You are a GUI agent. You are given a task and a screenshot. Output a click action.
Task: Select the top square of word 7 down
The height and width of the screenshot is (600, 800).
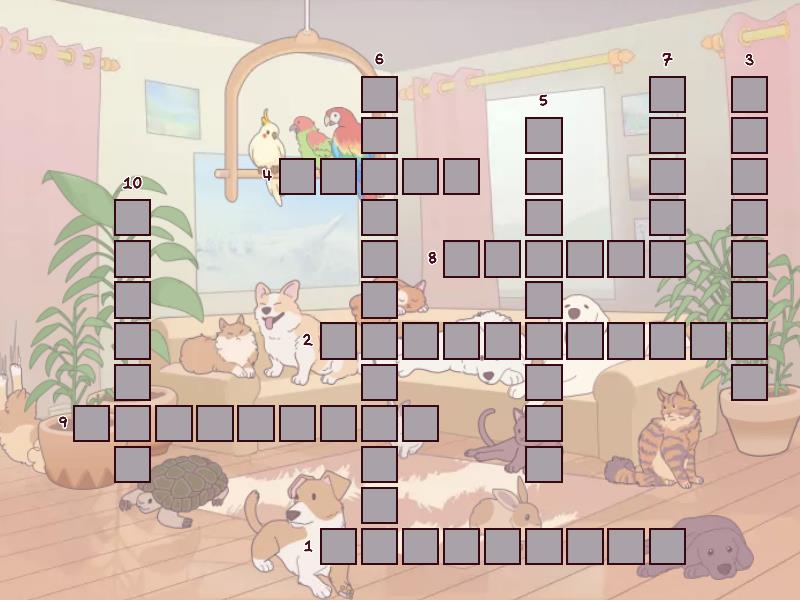pyautogui.click(x=667, y=94)
